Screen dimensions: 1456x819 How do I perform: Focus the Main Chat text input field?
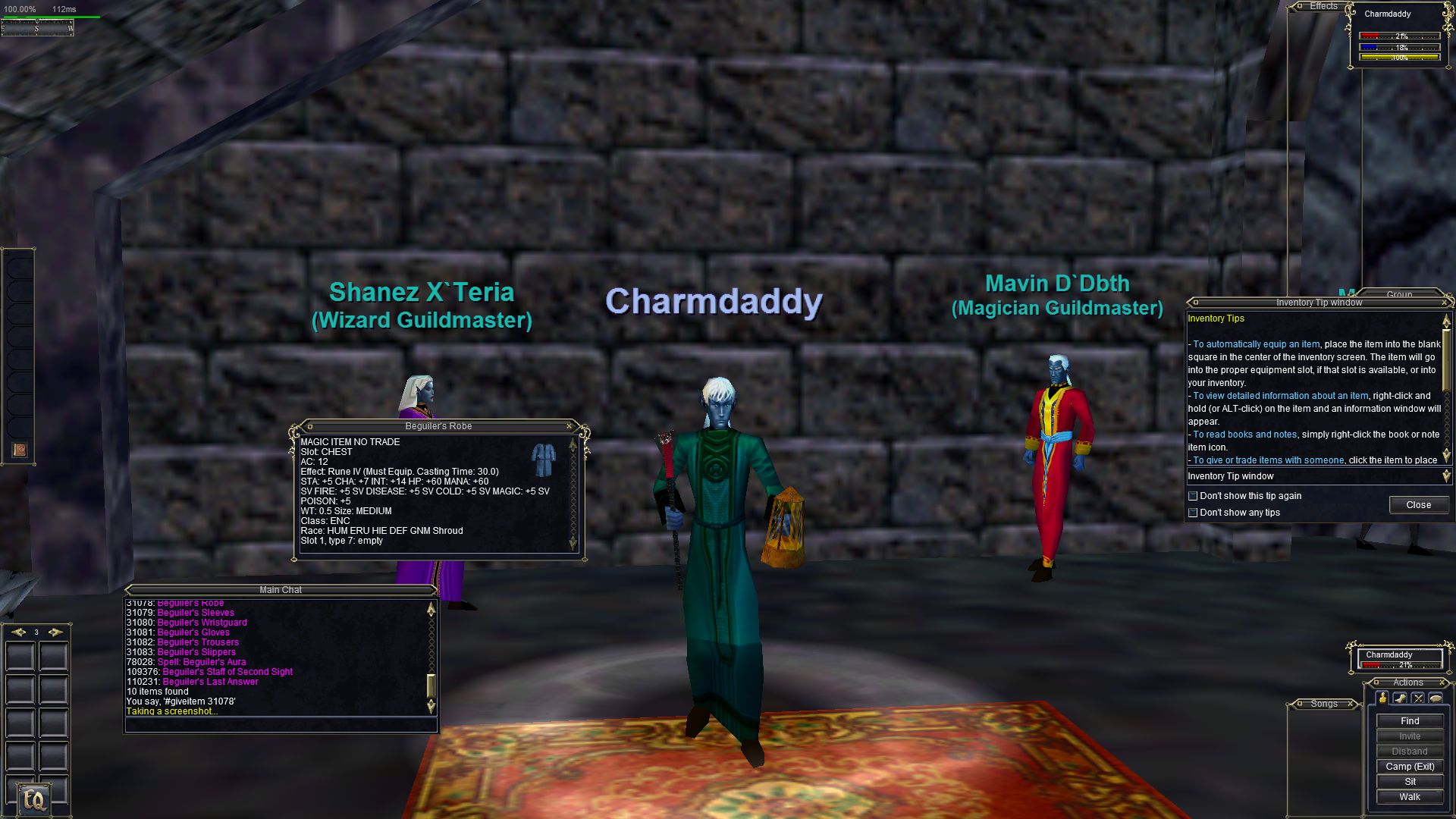(x=281, y=725)
